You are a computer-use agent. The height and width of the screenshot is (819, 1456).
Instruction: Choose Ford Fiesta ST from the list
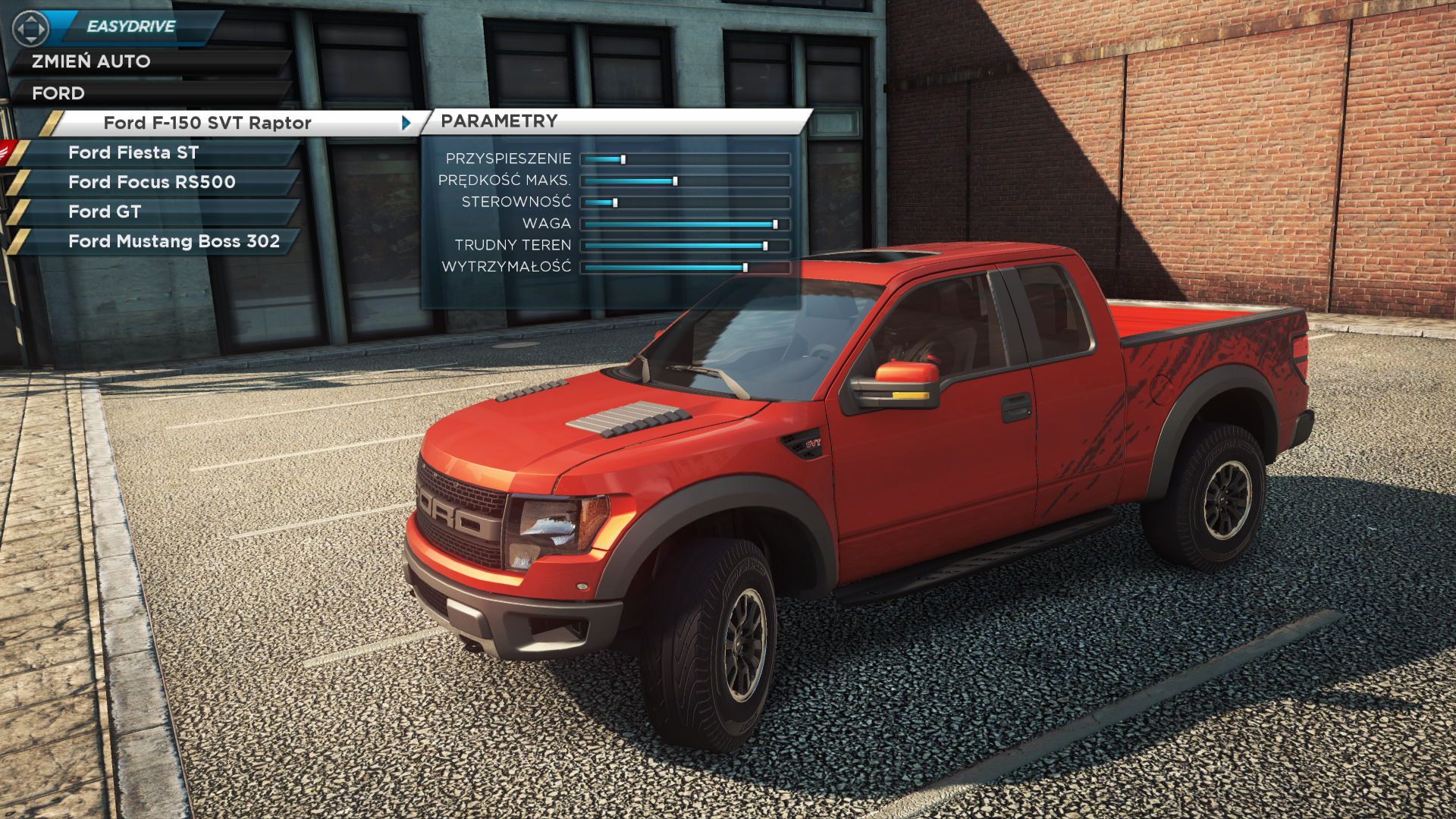(x=133, y=152)
